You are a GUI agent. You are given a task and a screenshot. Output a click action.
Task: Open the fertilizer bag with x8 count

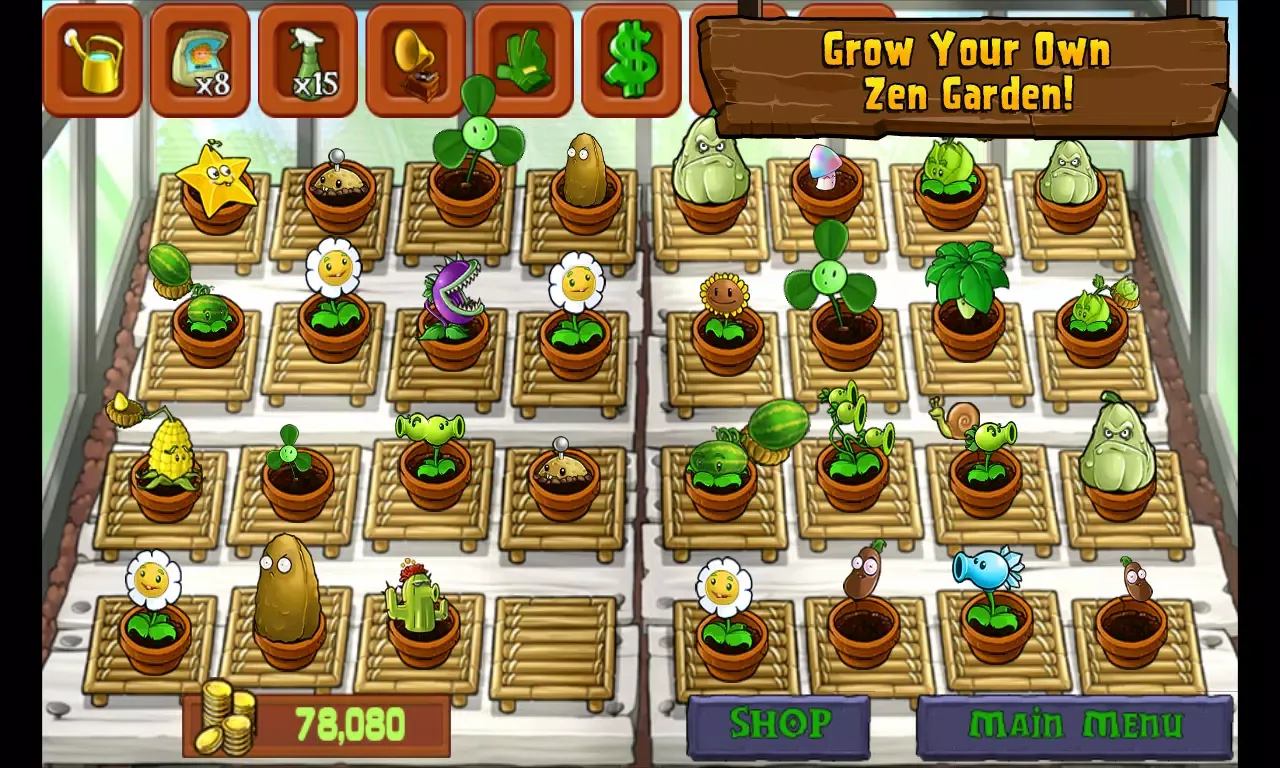[198, 57]
